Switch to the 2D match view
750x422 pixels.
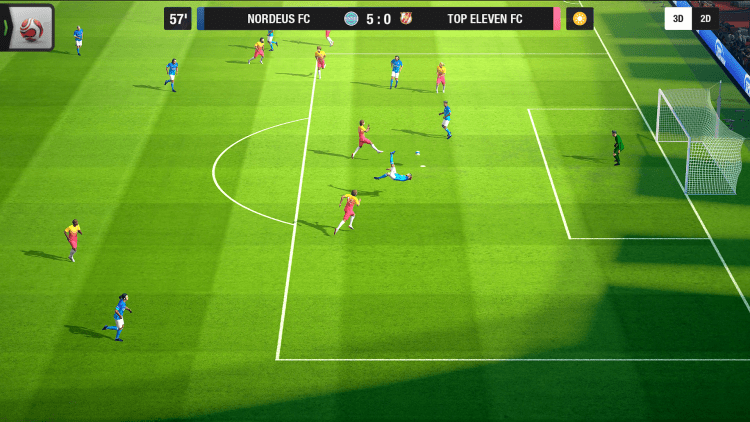click(x=705, y=19)
